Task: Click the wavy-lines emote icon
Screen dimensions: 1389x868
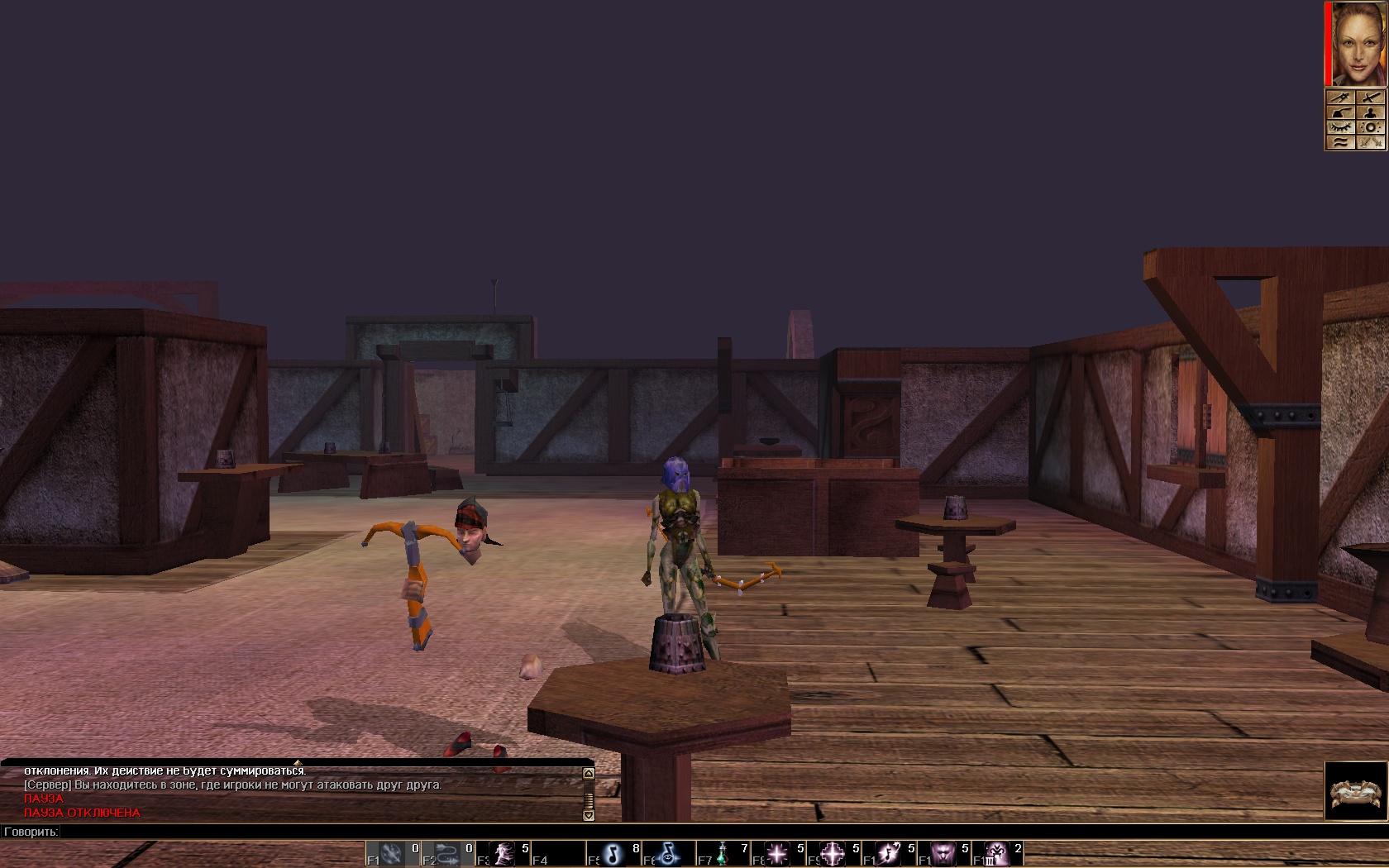Action: (x=1340, y=142)
